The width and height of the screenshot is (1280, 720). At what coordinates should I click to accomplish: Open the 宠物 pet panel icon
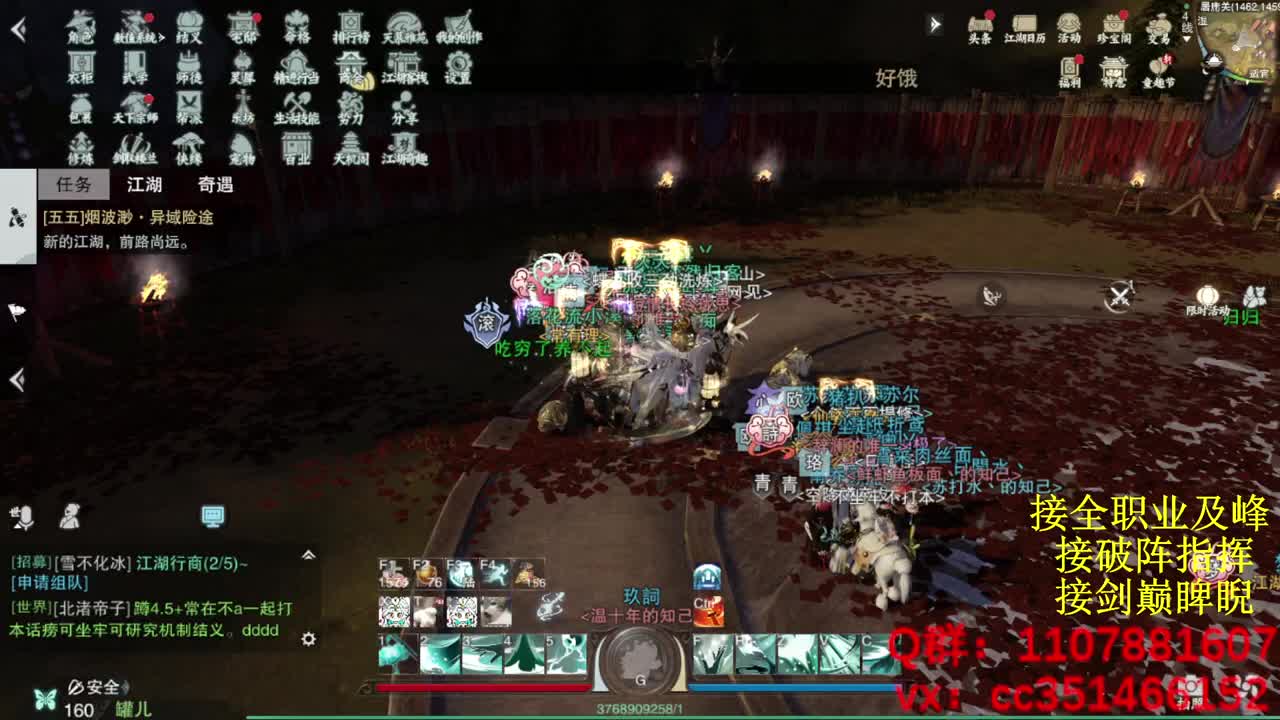point(240,146)
